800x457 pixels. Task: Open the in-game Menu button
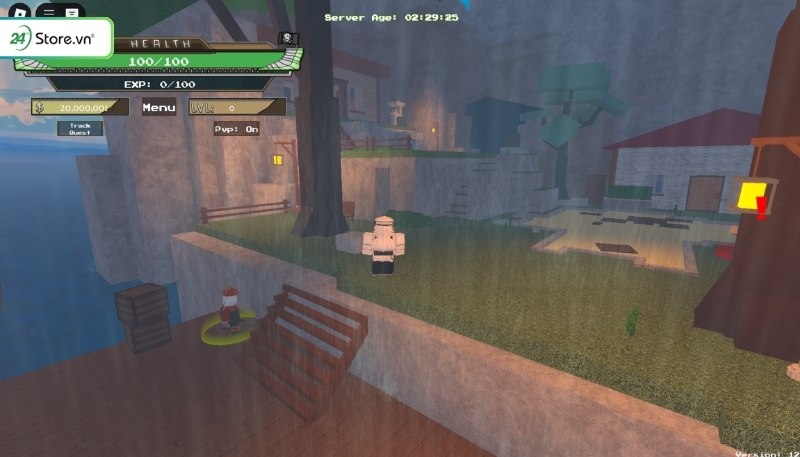click(159, 107)
